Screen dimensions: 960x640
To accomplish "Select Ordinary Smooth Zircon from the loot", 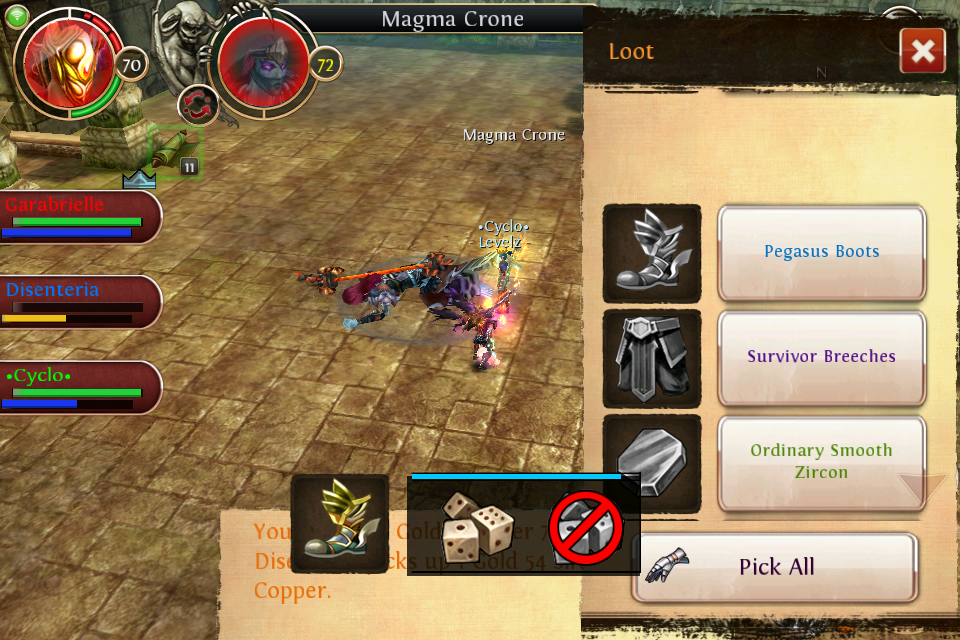I will click(x=821, y=461).
